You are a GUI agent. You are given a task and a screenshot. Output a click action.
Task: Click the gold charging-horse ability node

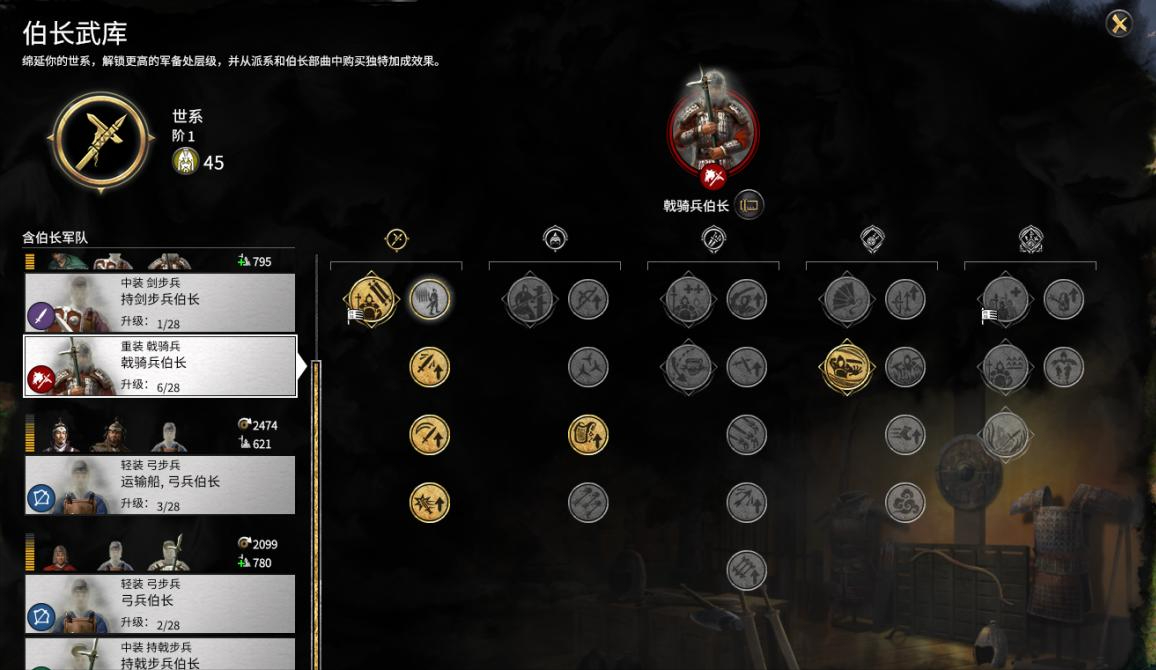coord(846,367)
